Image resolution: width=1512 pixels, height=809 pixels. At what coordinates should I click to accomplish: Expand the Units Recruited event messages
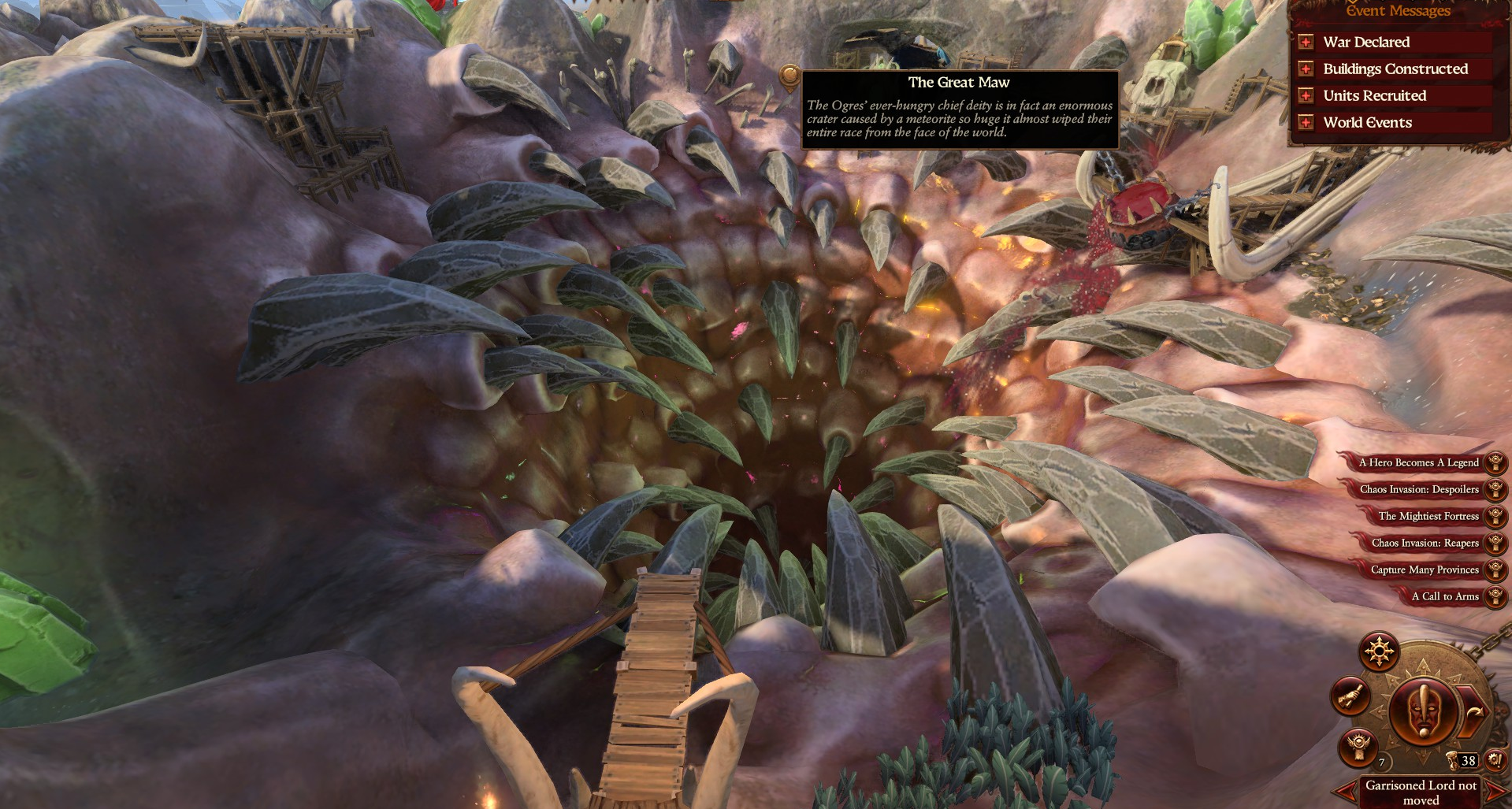coord(1306,96)
